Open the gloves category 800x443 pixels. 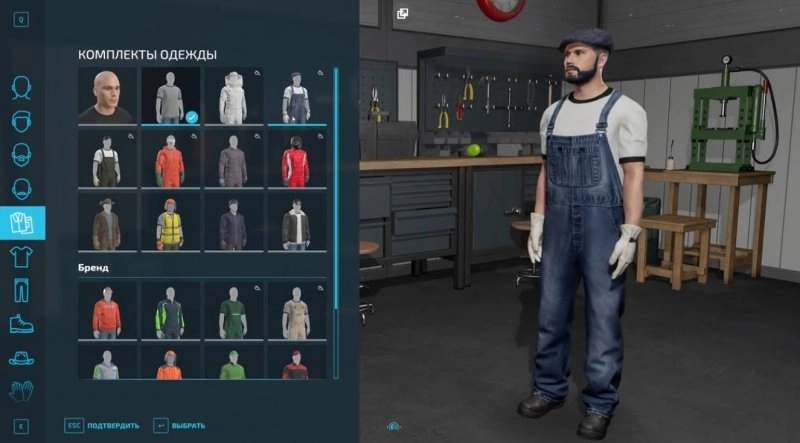(21, 390)
